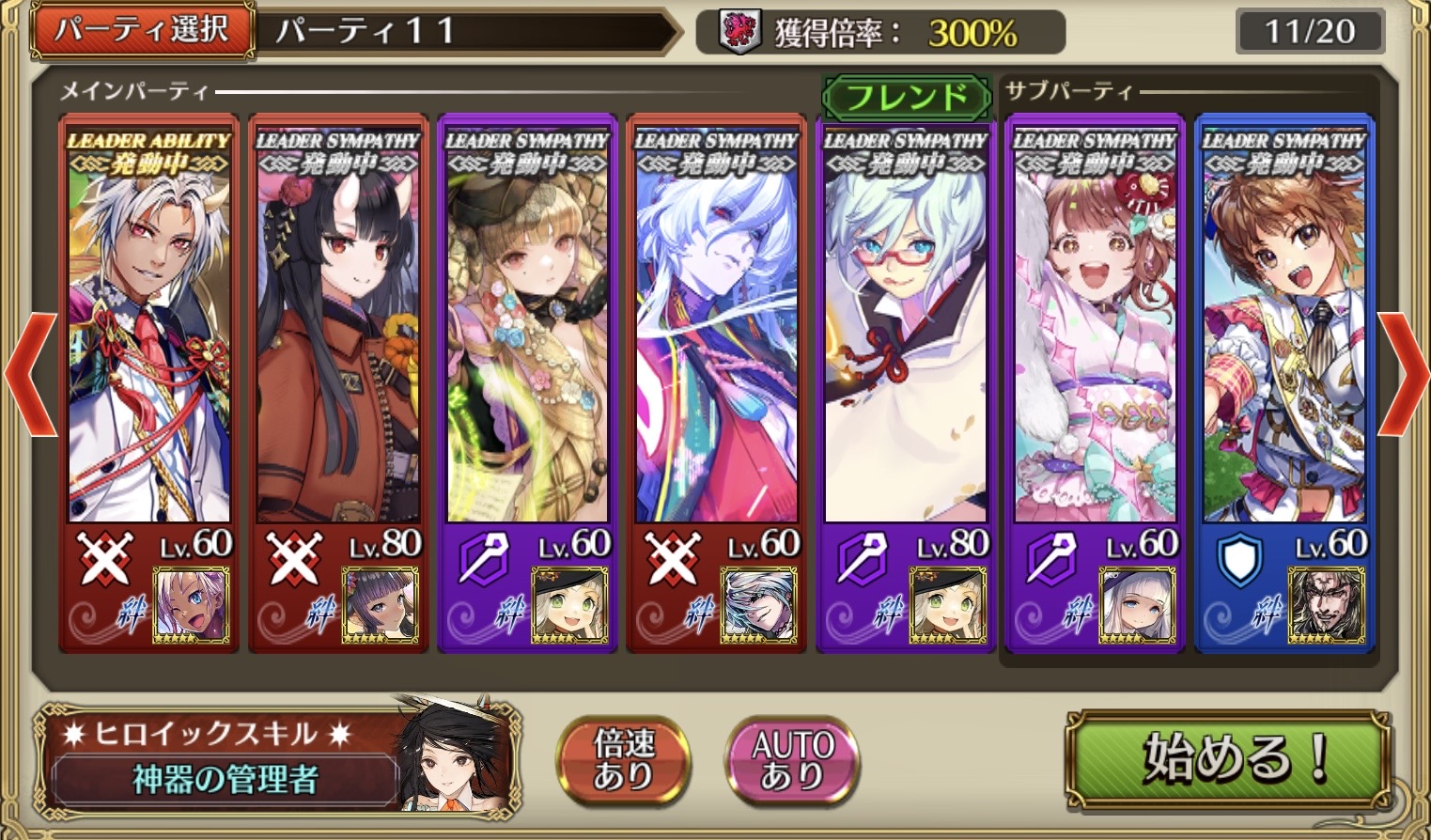1431x840 pixels.
Task: Start the battle with 始める! button
Action: pos(1227,757)
